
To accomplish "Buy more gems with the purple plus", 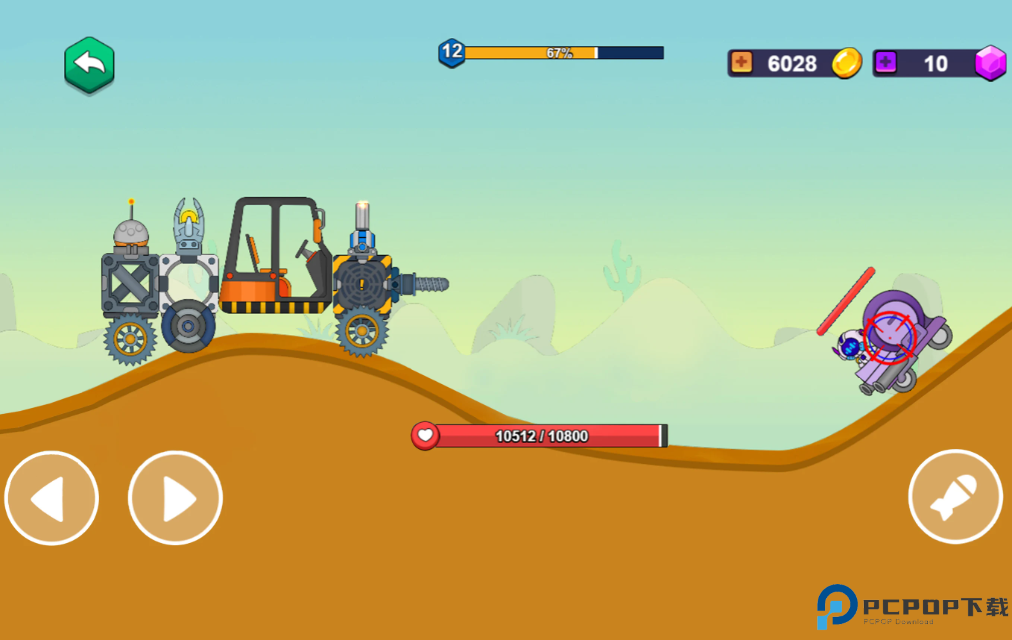I will tap(885, 63).
